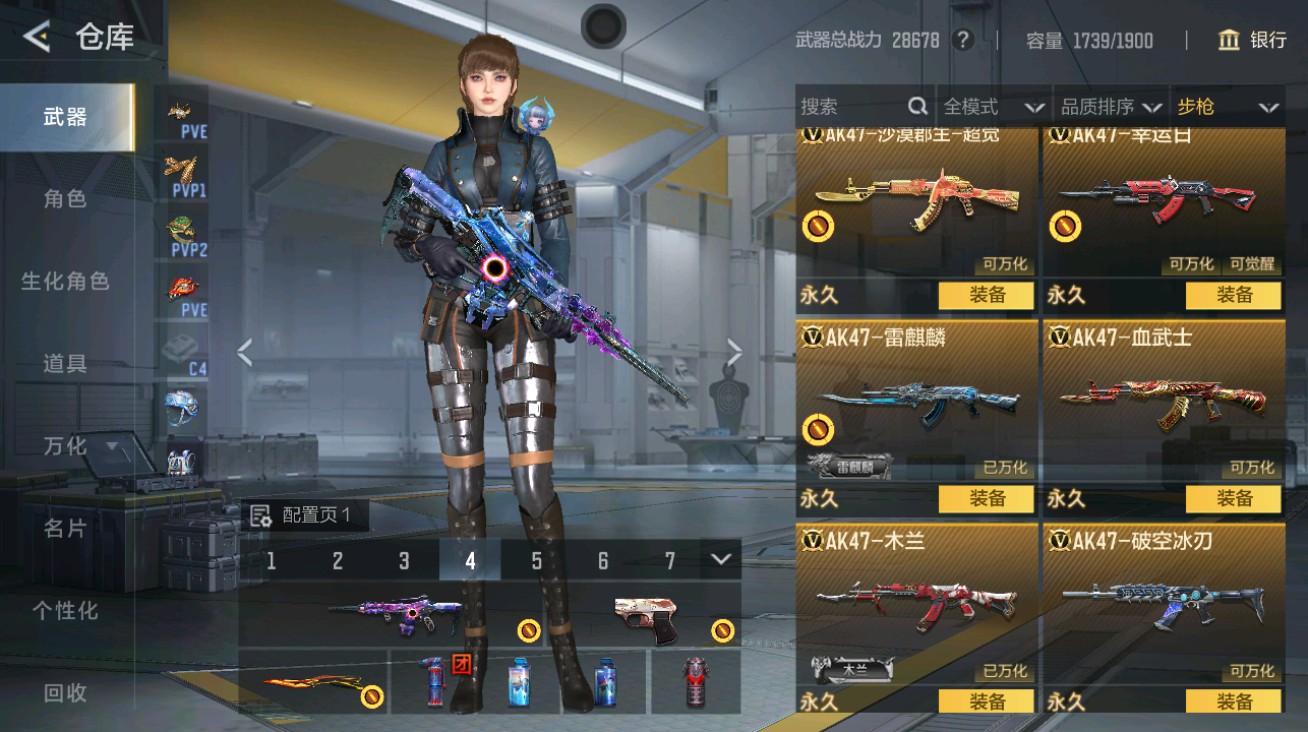Open the 步枪 weapon type dropdown
Image resolution: width=1308 pixels, height=732 pixels.
point(1227,107)
